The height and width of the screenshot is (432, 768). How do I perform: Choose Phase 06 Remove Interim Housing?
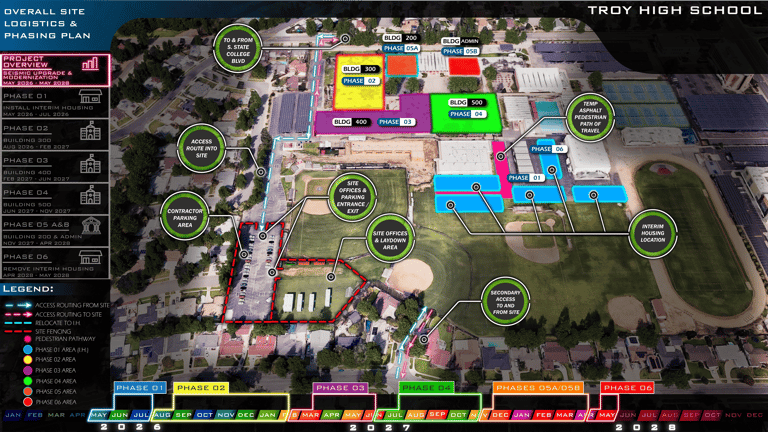(55, 261)
